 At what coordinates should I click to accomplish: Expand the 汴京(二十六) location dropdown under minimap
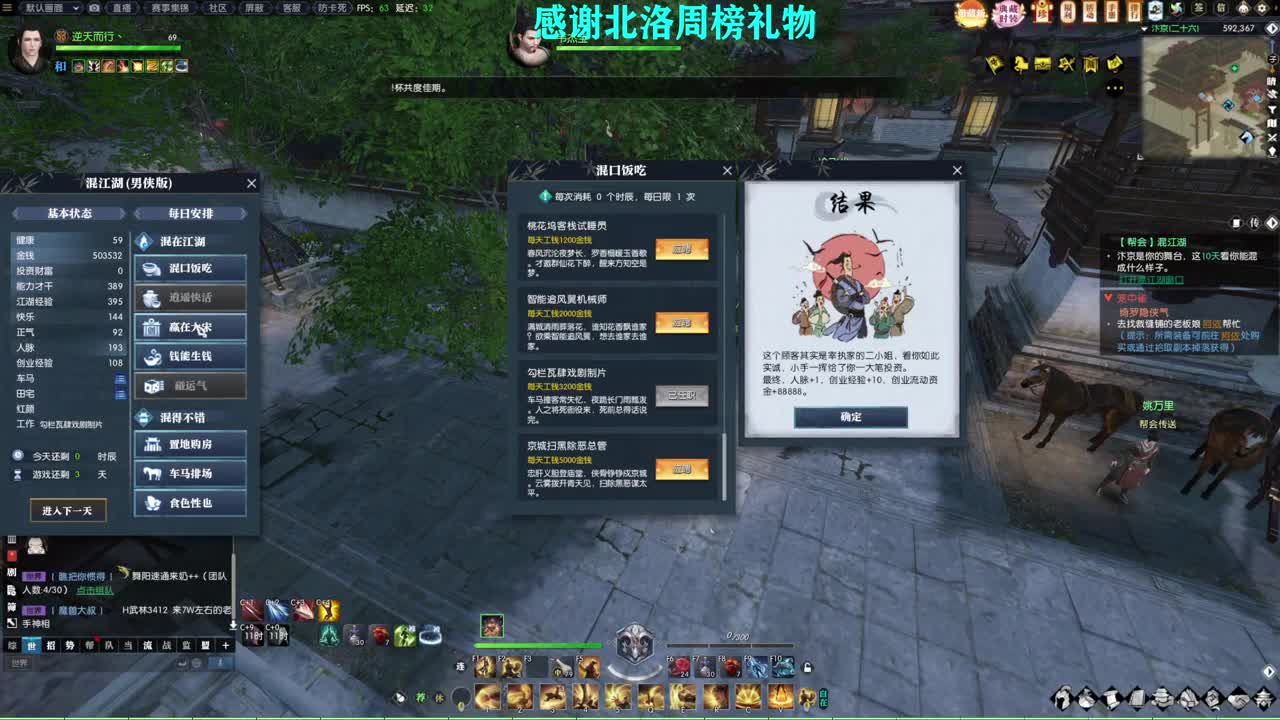click(1144, 28)
